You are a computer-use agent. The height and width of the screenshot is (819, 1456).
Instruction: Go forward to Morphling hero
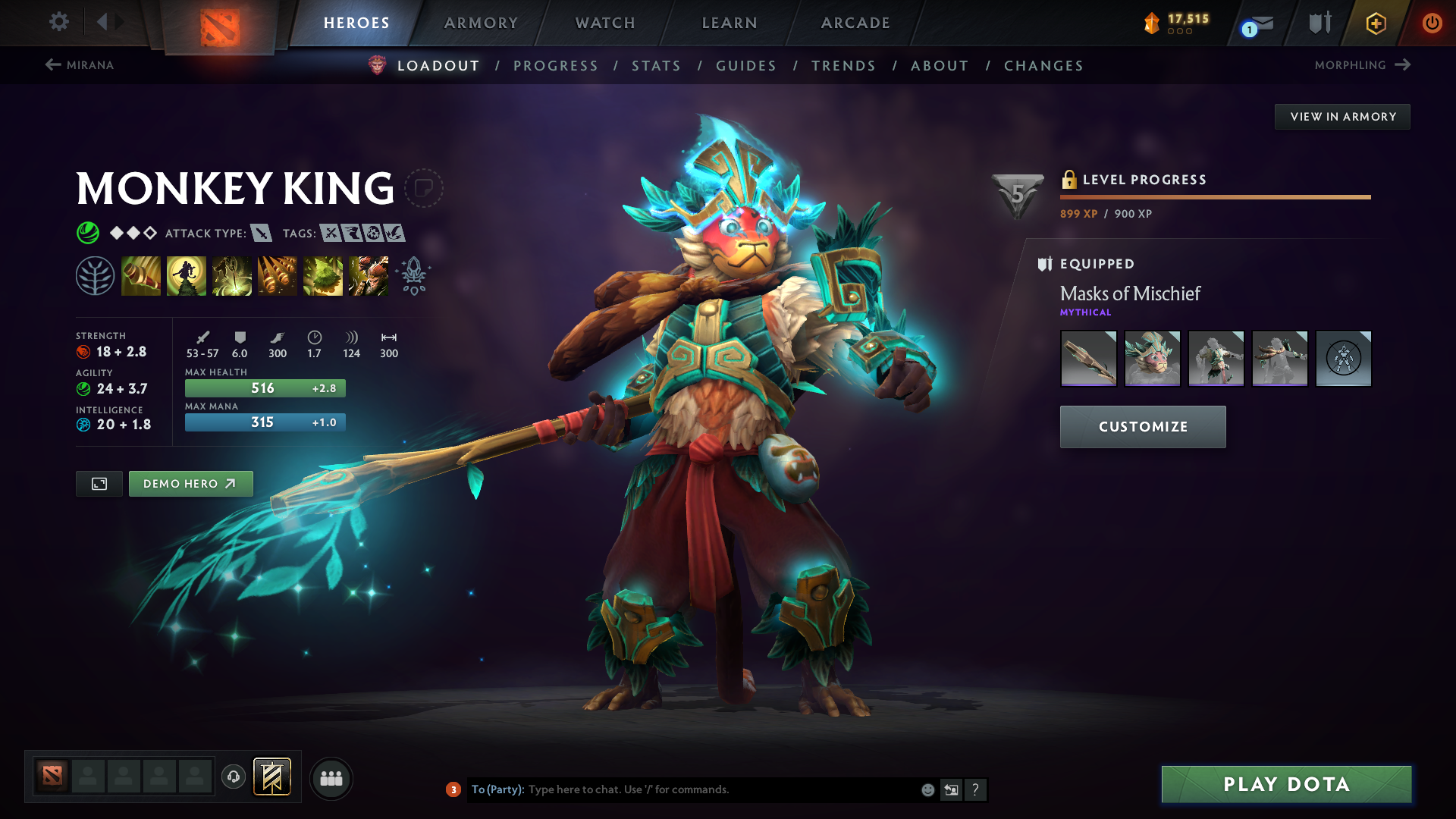[1361, 65]
